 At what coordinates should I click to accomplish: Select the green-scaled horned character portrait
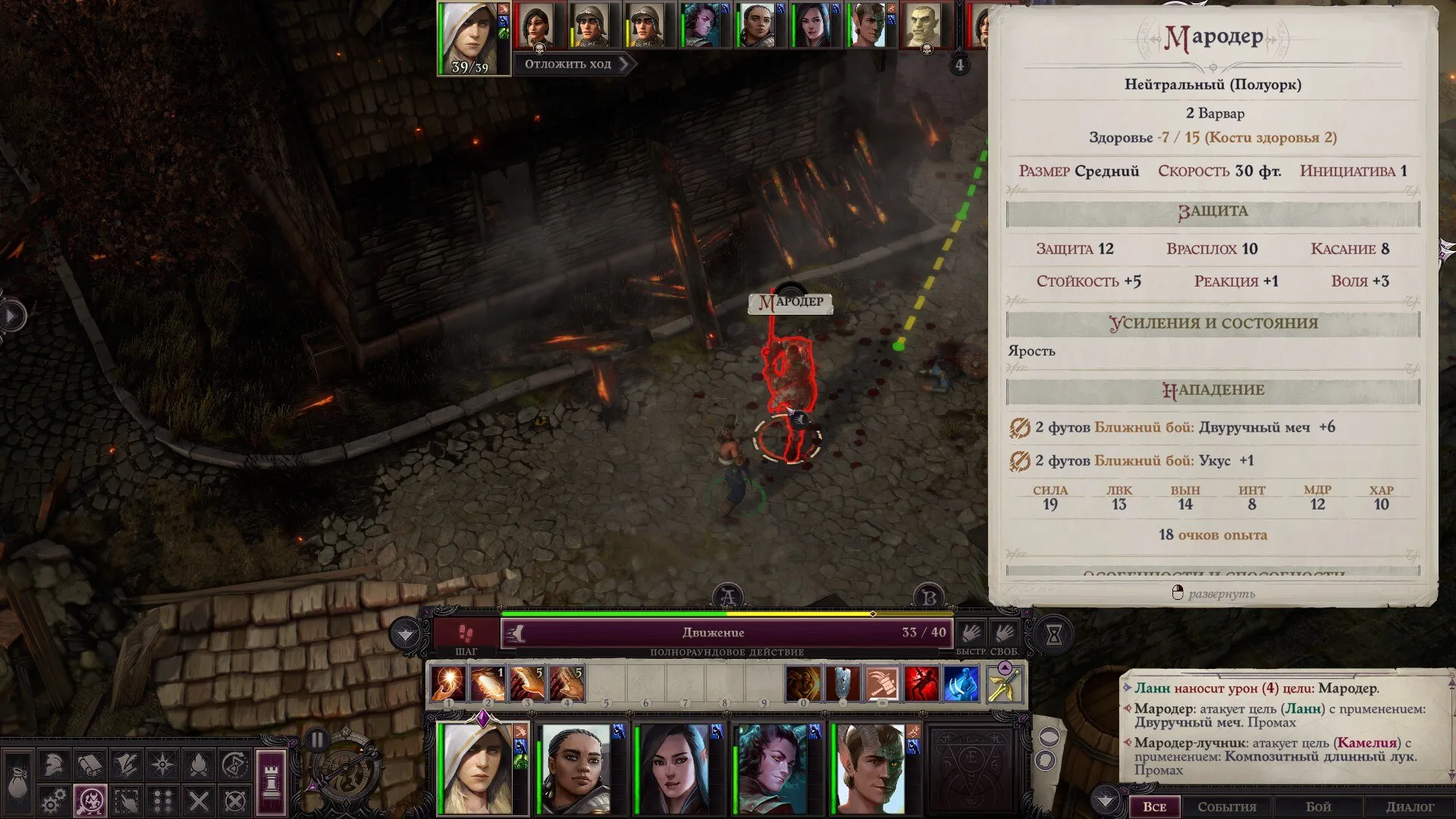(871, 768)
